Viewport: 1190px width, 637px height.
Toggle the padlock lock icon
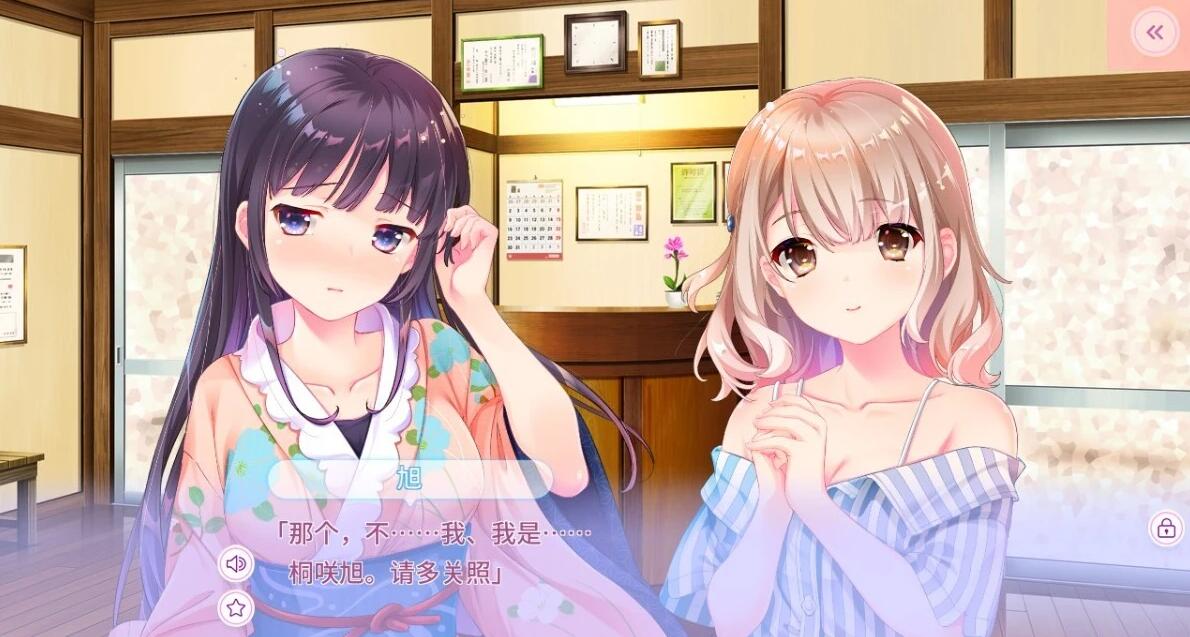1166,528
